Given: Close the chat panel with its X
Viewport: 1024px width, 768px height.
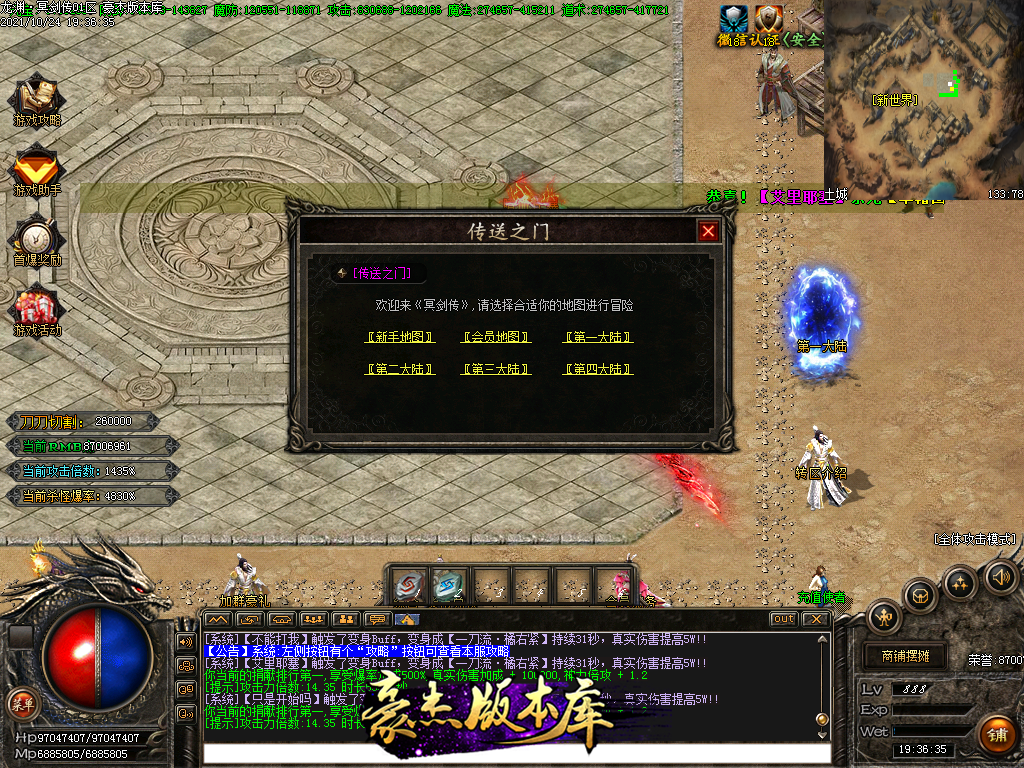Looking at the screenshot, I should pyautogui.click(x=816, y=619).
